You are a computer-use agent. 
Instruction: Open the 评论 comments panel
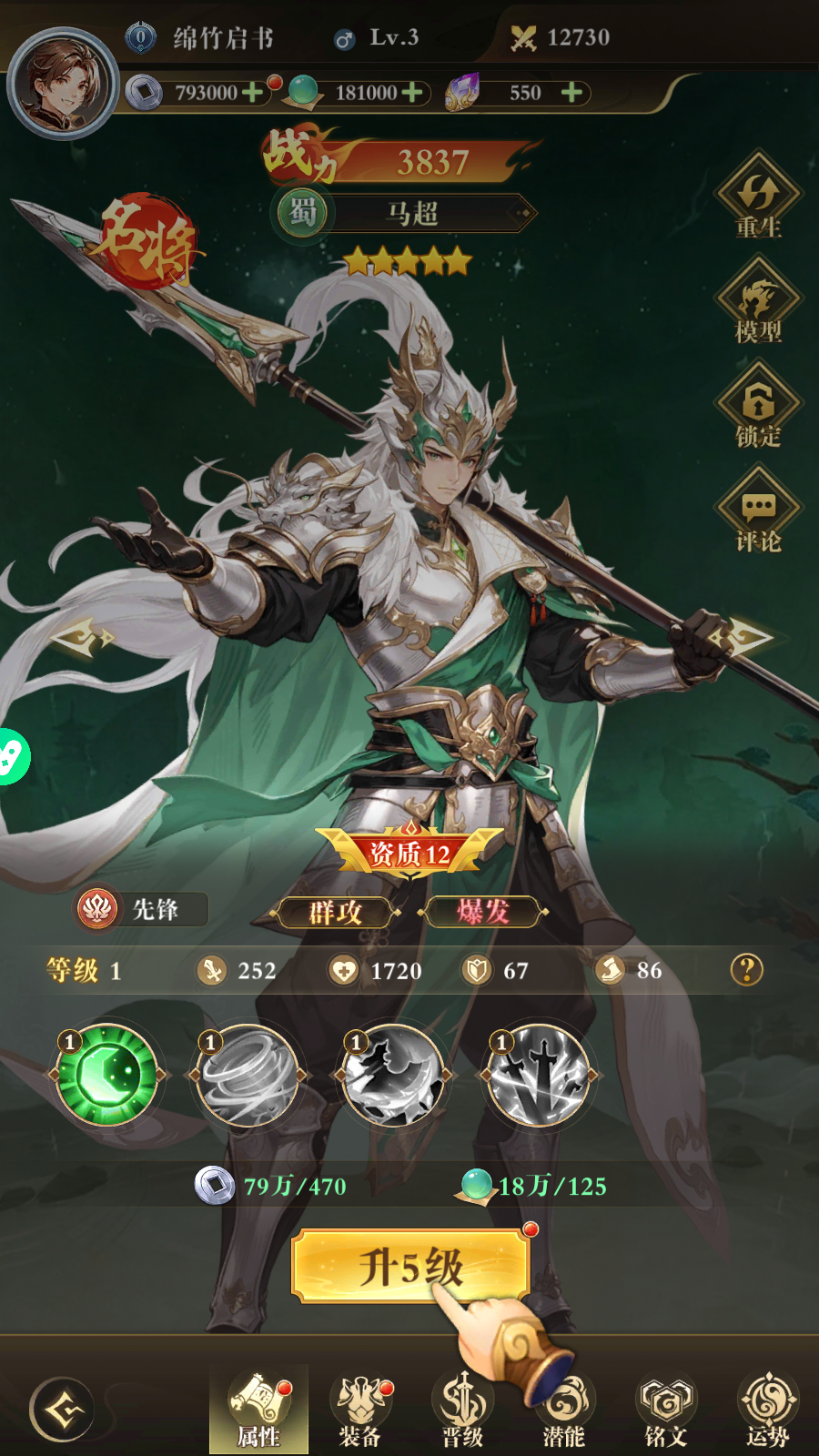click(758, 512)
